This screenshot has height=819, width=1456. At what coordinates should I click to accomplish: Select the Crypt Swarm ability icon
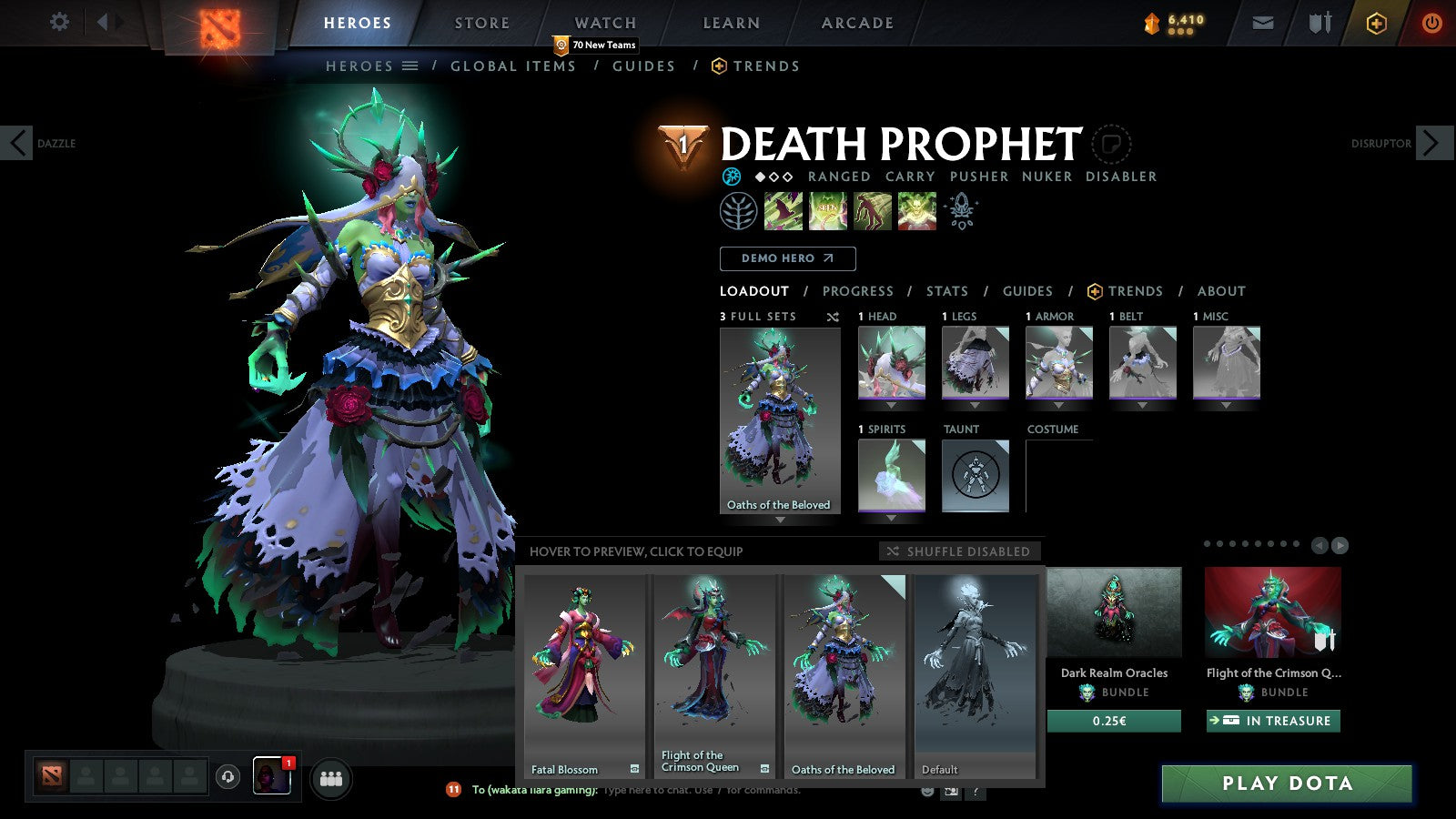[x=784, y=211]
